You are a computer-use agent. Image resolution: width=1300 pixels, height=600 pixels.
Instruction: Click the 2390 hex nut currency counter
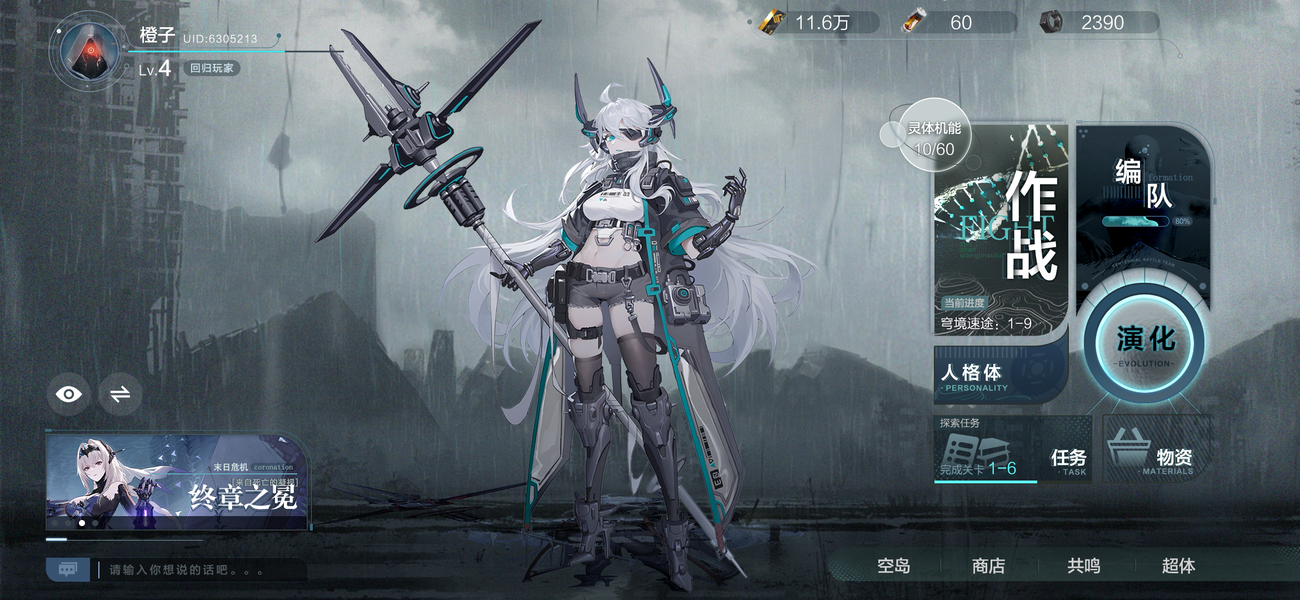[1100, 22]
